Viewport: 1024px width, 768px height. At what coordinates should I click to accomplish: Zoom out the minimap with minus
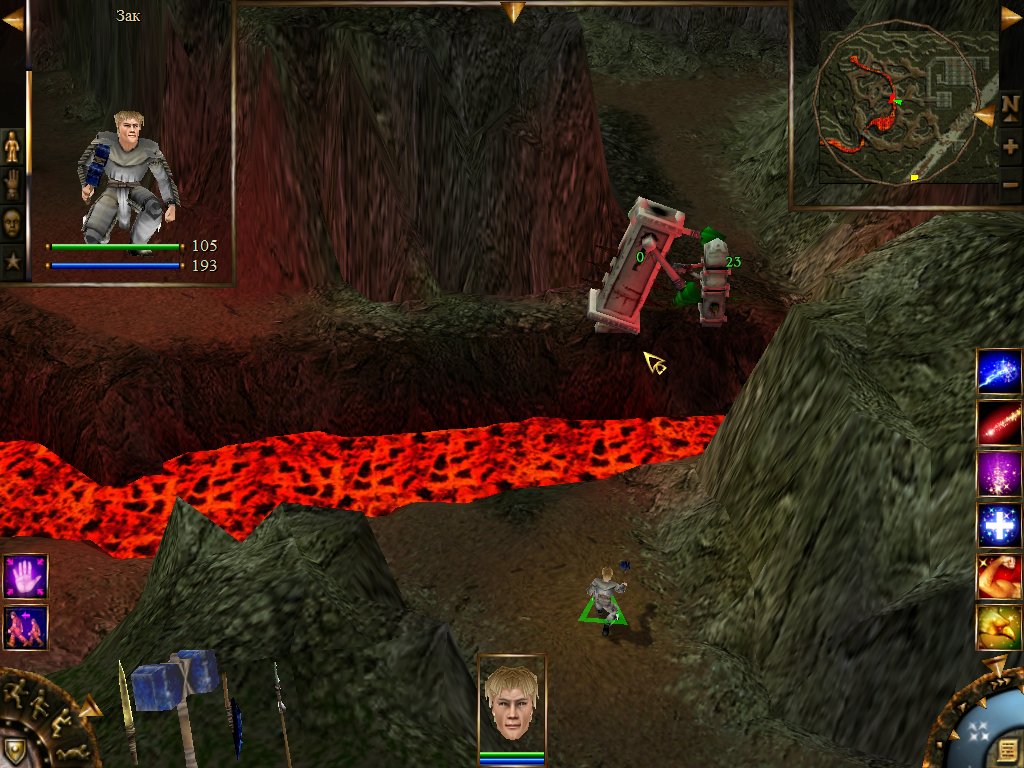1010,184
